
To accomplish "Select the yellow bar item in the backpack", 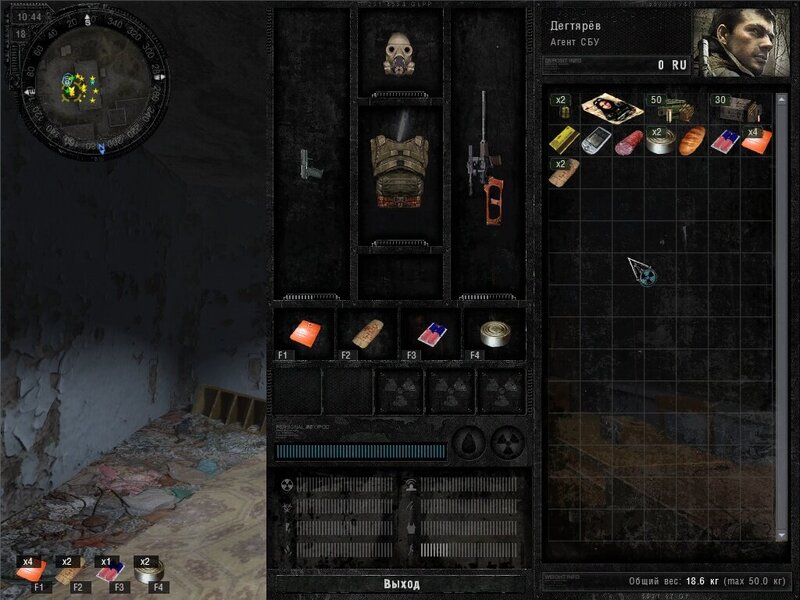I will point(564,140).
